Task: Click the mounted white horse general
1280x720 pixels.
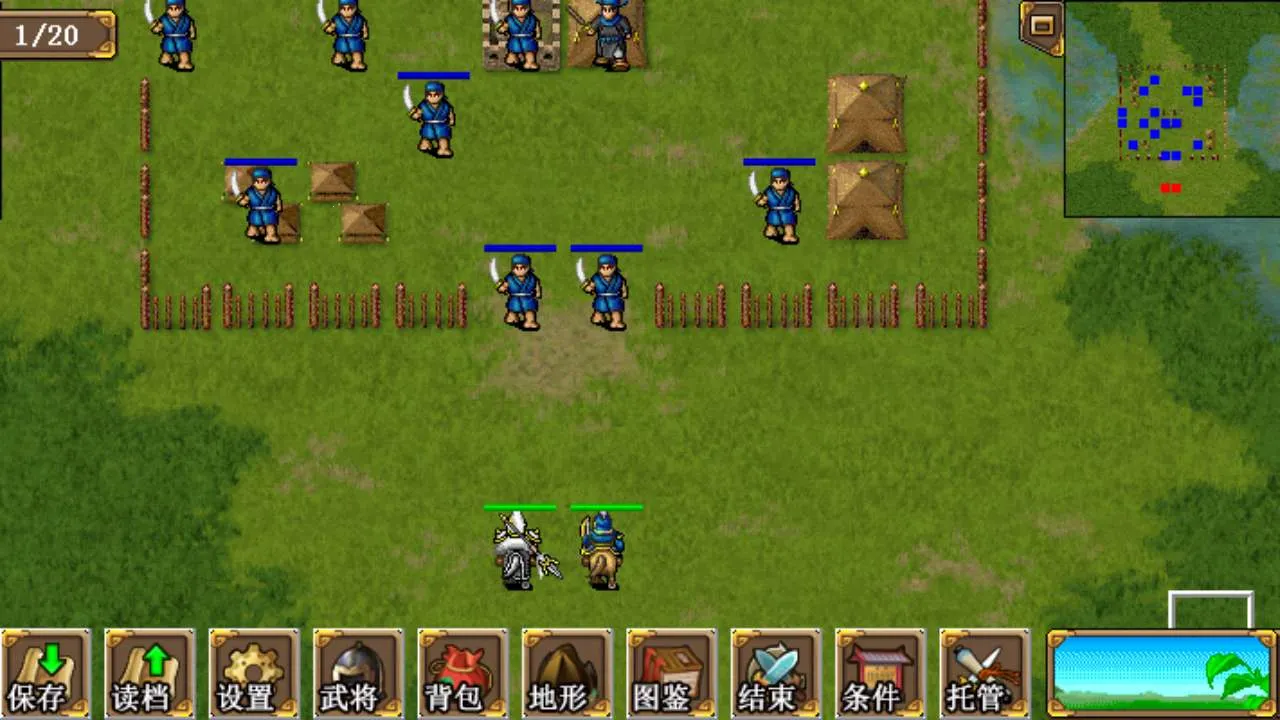Action: (x=520, y=550)
